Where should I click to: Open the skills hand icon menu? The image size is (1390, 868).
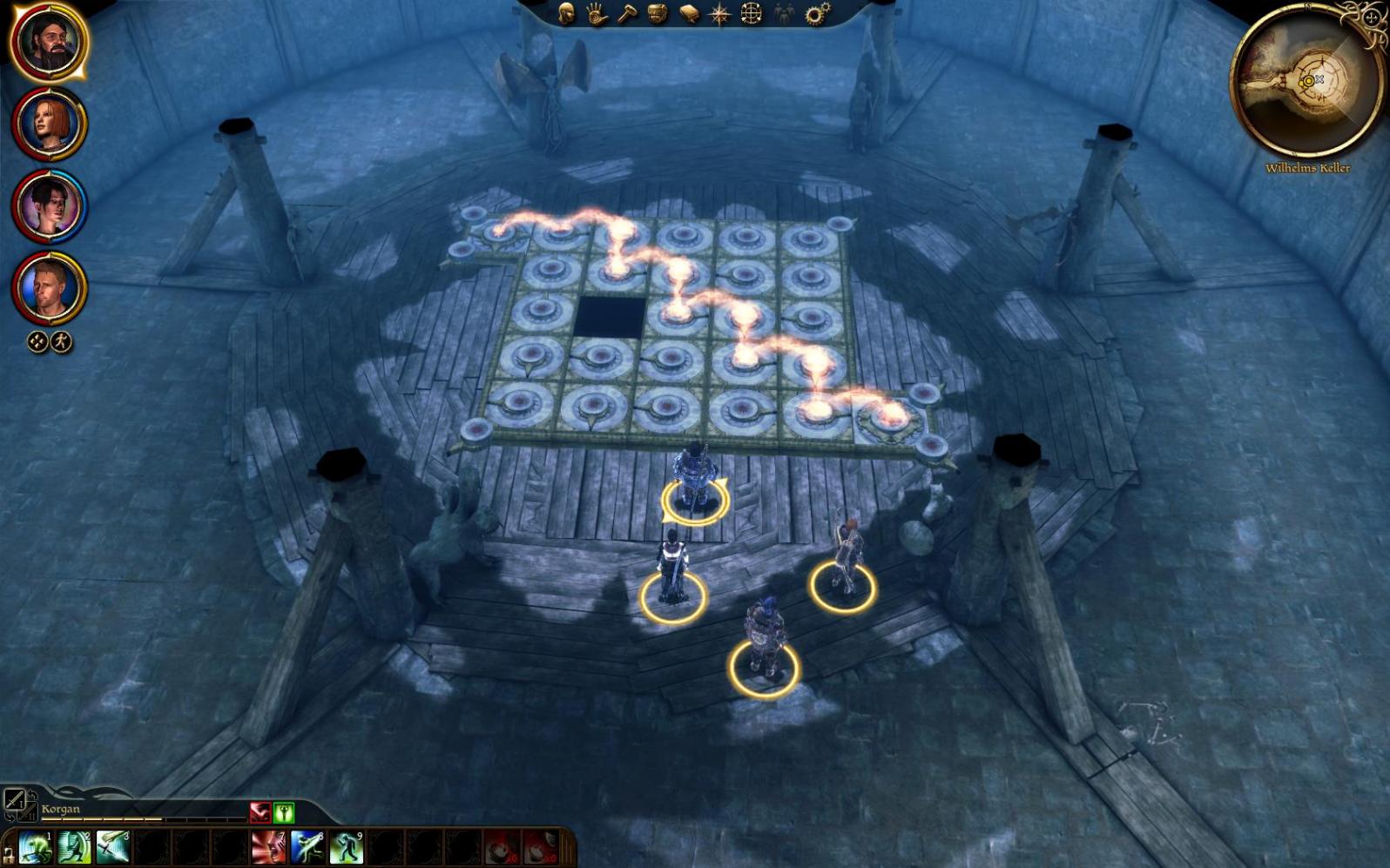pos(597,13)
